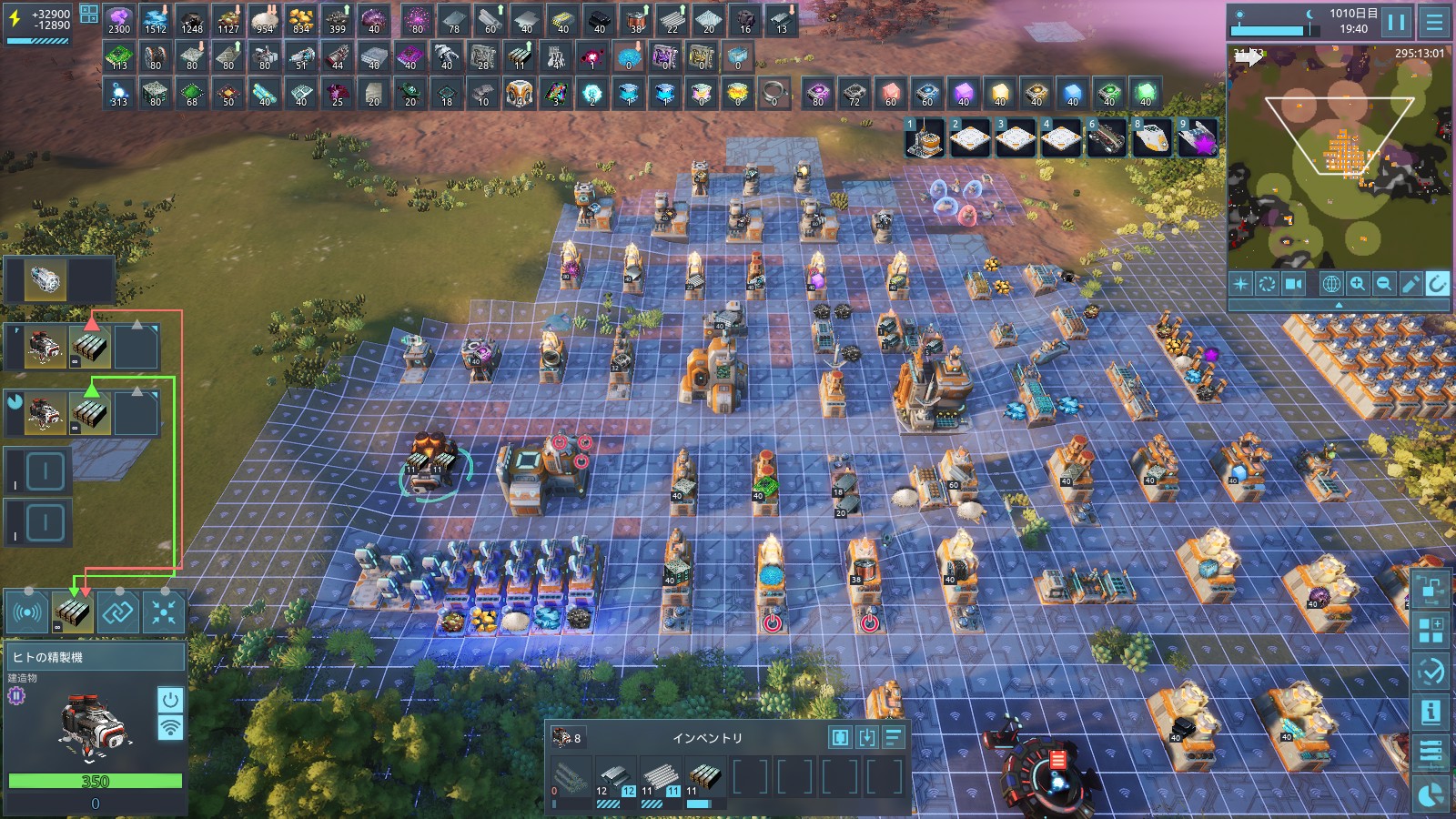1456x819 pixels.
Task: Pause the game simulation
Action: click(x=1397, y=21)
